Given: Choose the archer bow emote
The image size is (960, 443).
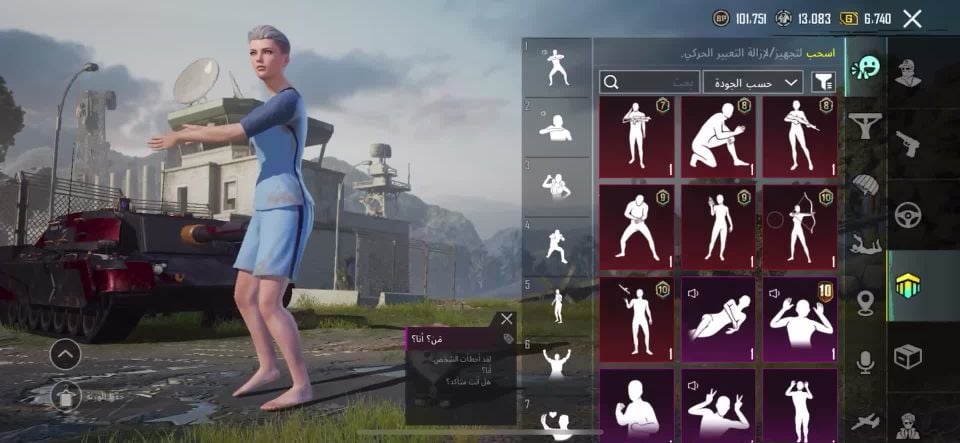Looking at the screenshot, I should click(x=800, y=227).
